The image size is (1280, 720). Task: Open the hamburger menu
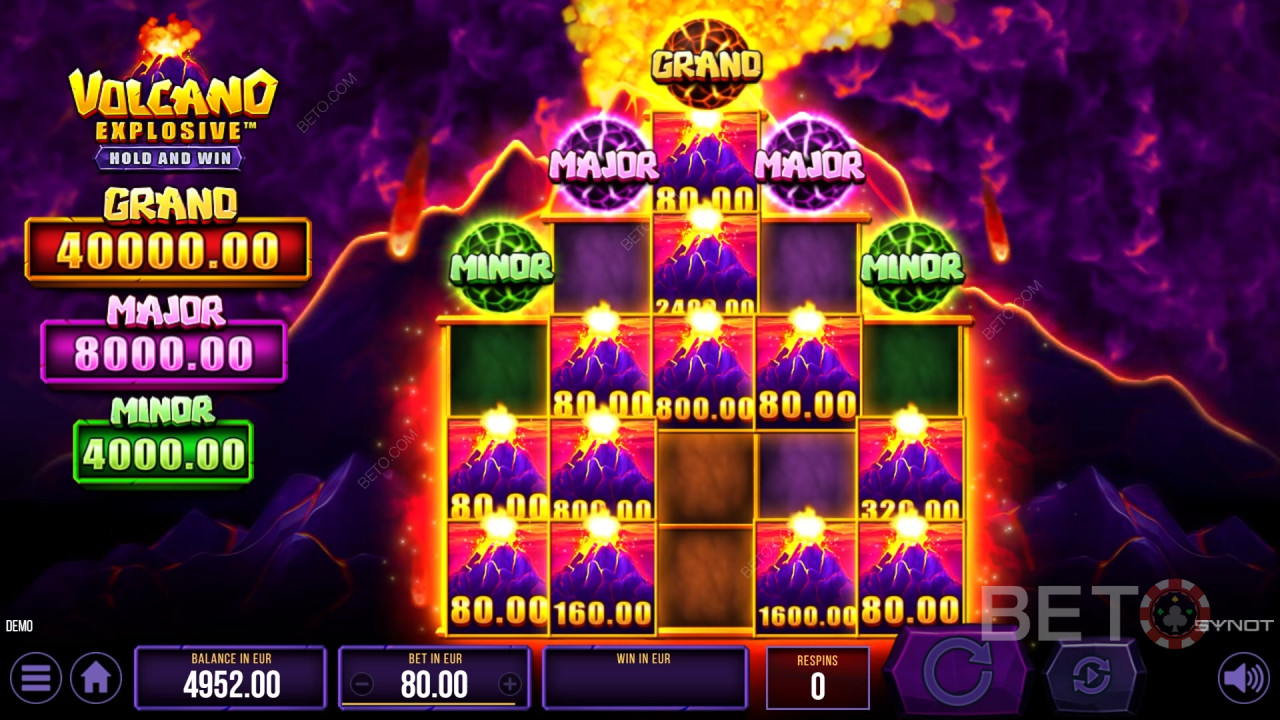tap(35, 679)
